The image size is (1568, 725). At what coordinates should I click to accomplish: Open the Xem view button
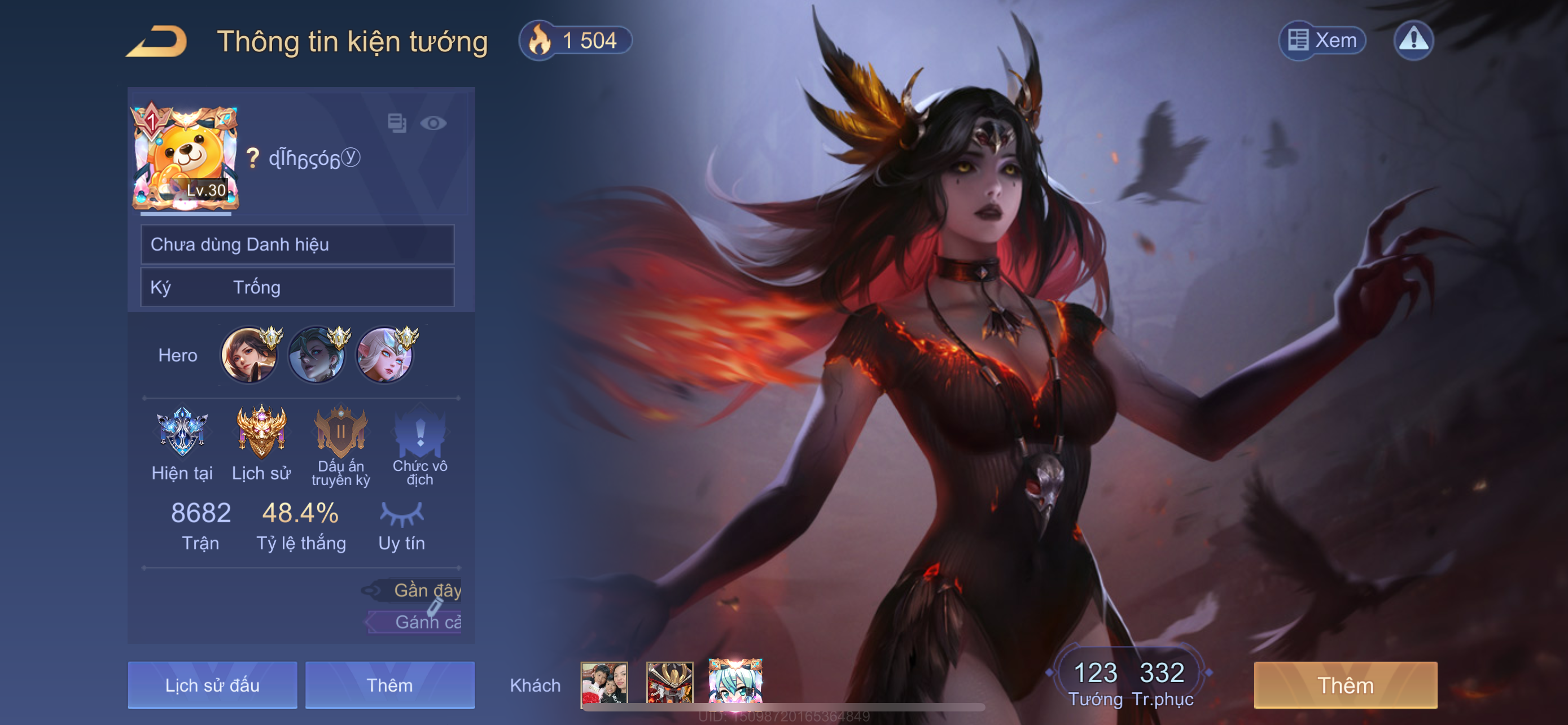coord(1322,40)
